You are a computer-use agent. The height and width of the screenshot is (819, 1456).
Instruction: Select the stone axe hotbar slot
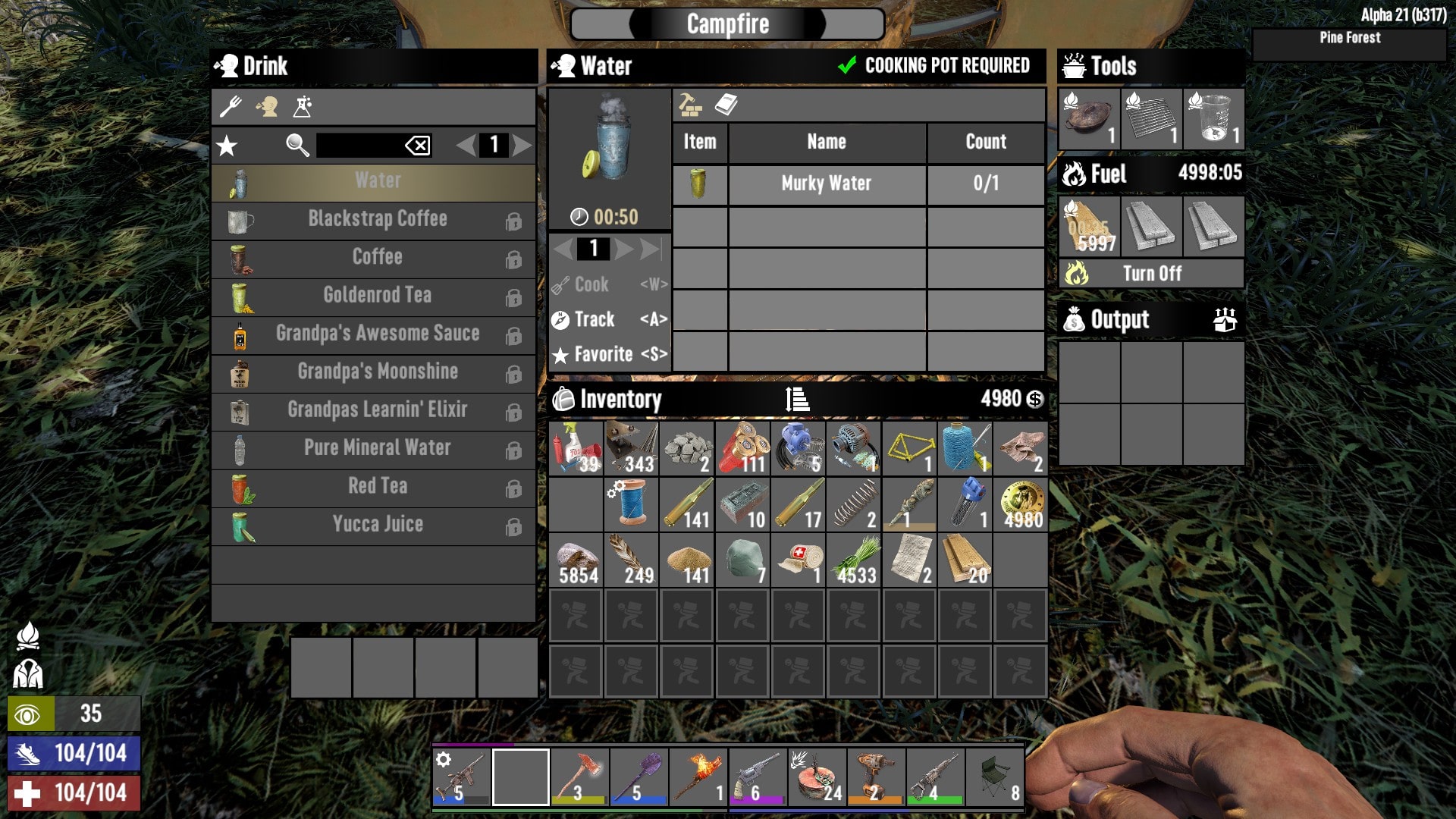click(x=579, y=777)
